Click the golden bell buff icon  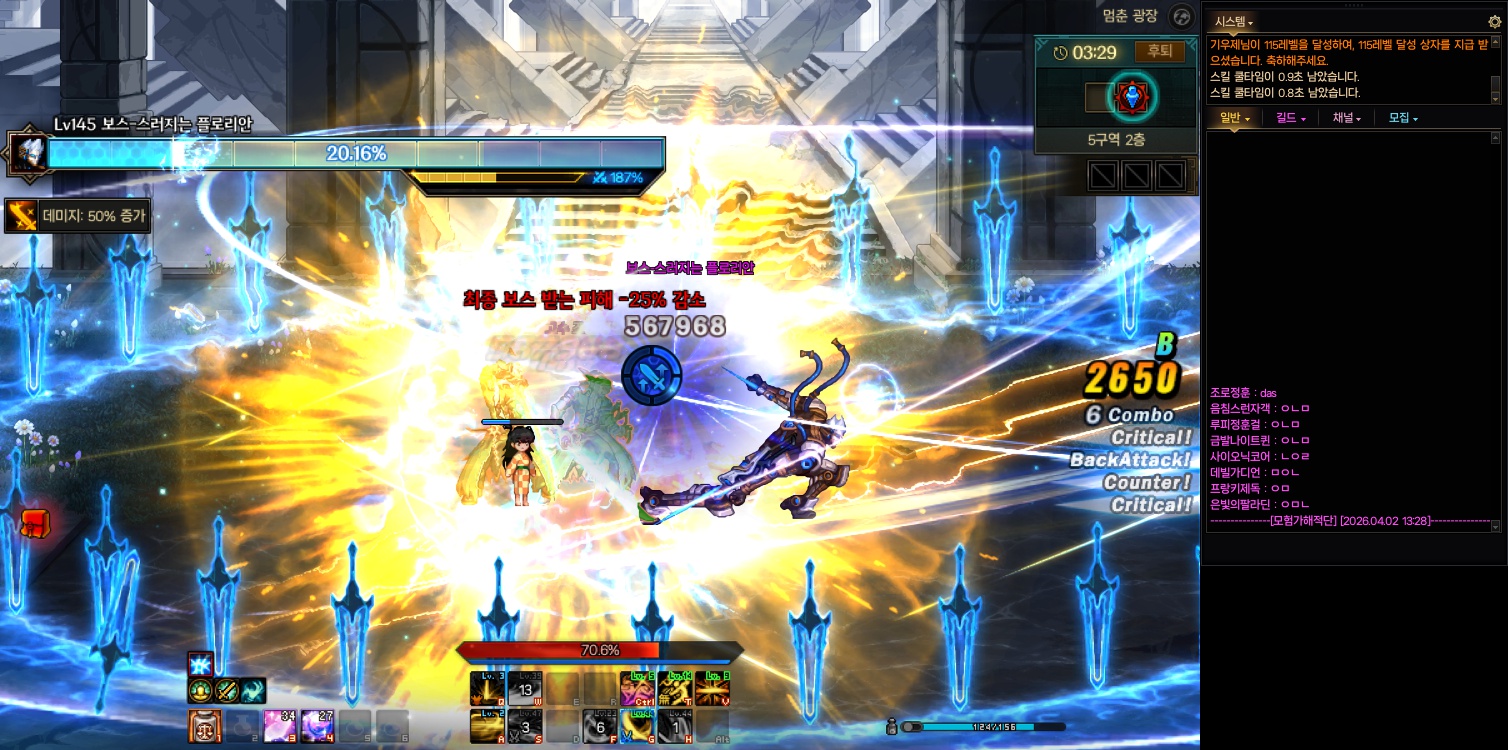click(200, 691)
